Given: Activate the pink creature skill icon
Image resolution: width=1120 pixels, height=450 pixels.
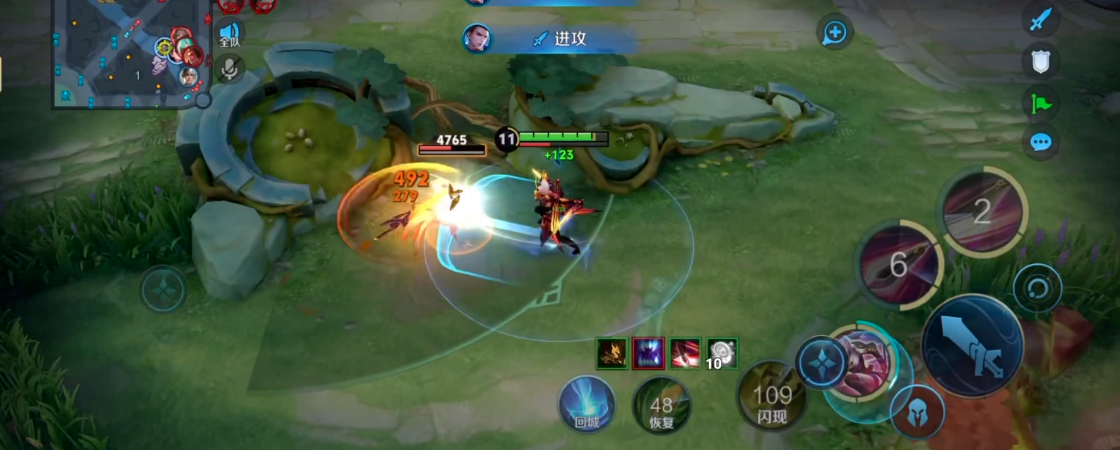Looking at the screenshot, I should click(x=860, y=363).
